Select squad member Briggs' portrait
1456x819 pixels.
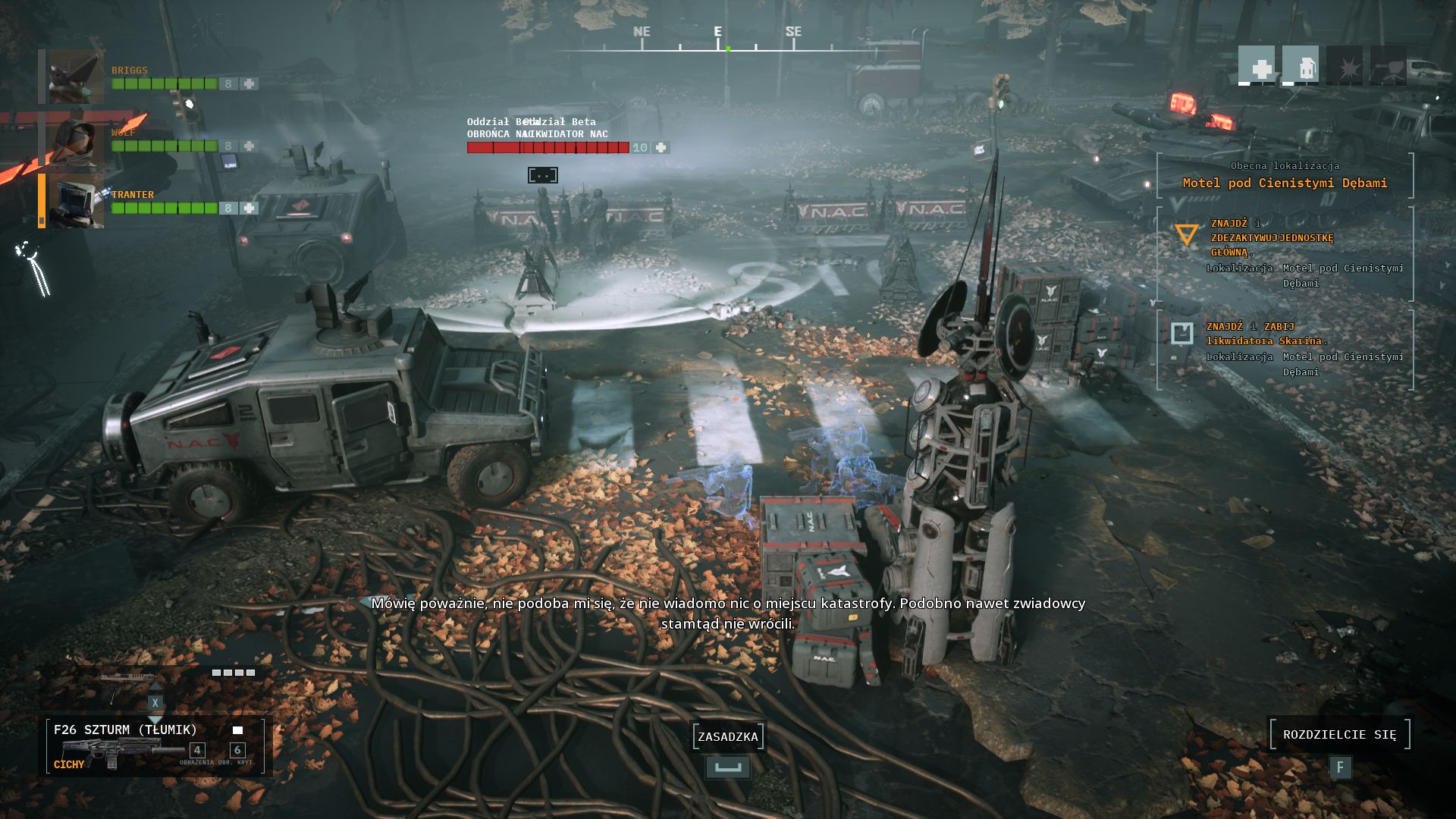[x=76, y=77]
